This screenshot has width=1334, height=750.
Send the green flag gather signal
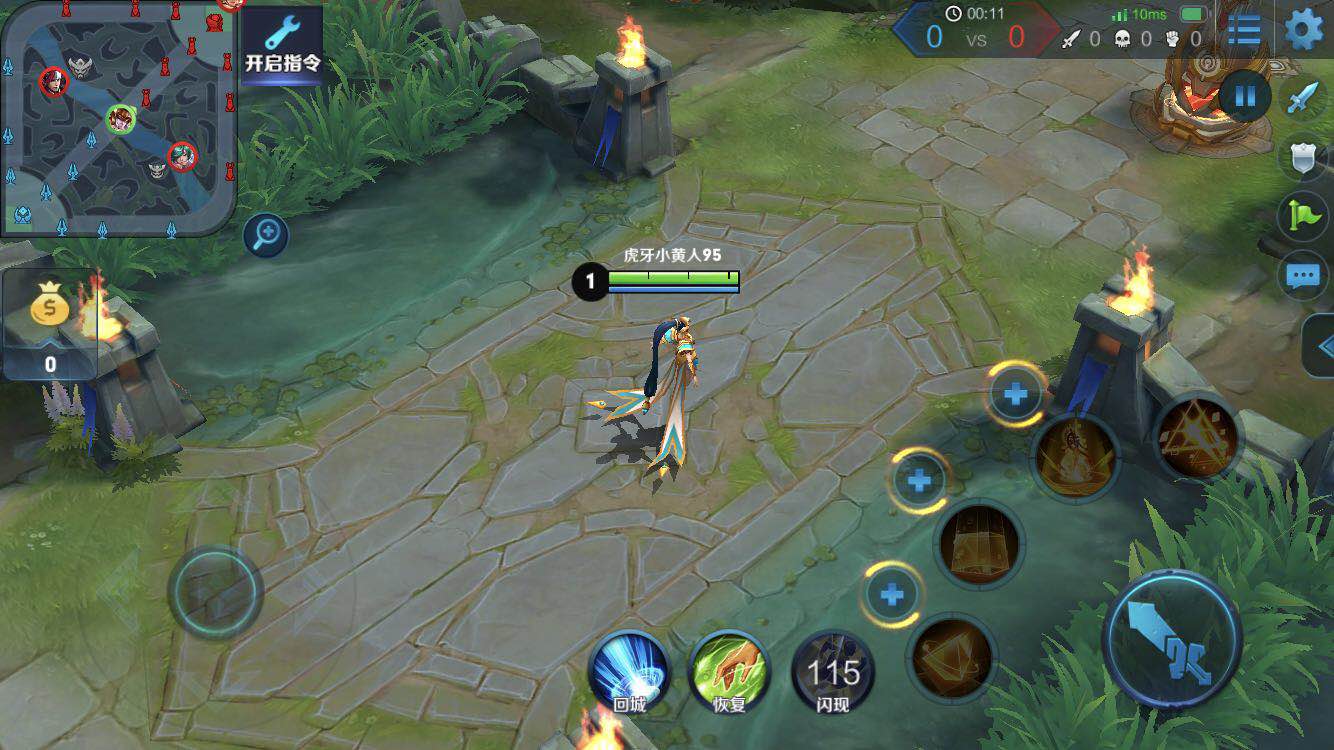pos(1304,216)
